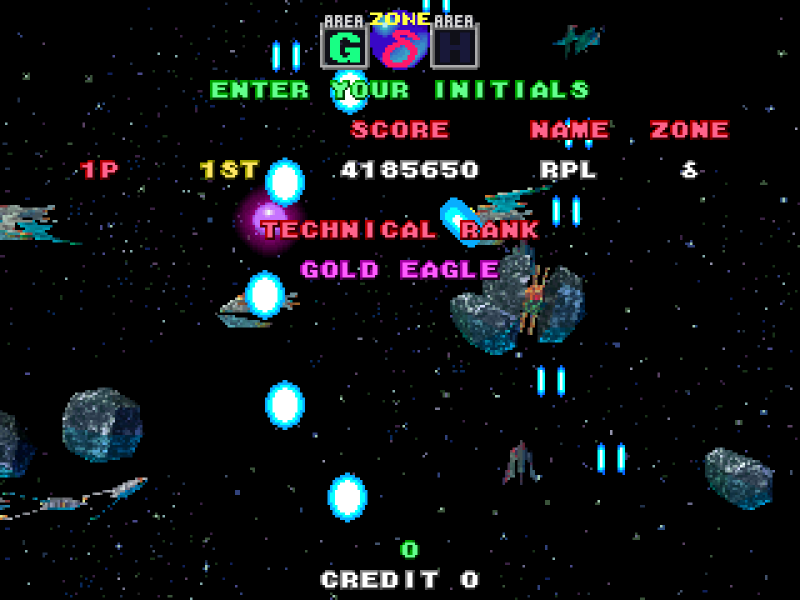This screenshot has width=800, height=600.
Task: Select the green Area G icon
Action: pyautogui.click(x=345, y=46)
